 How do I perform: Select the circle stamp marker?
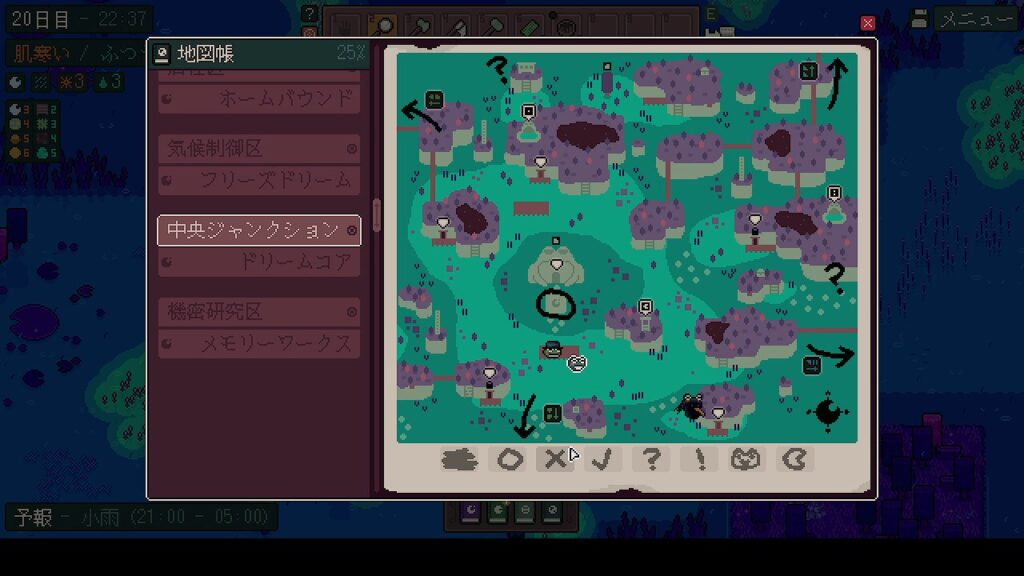pyautogui.click(x=510, y=459)
